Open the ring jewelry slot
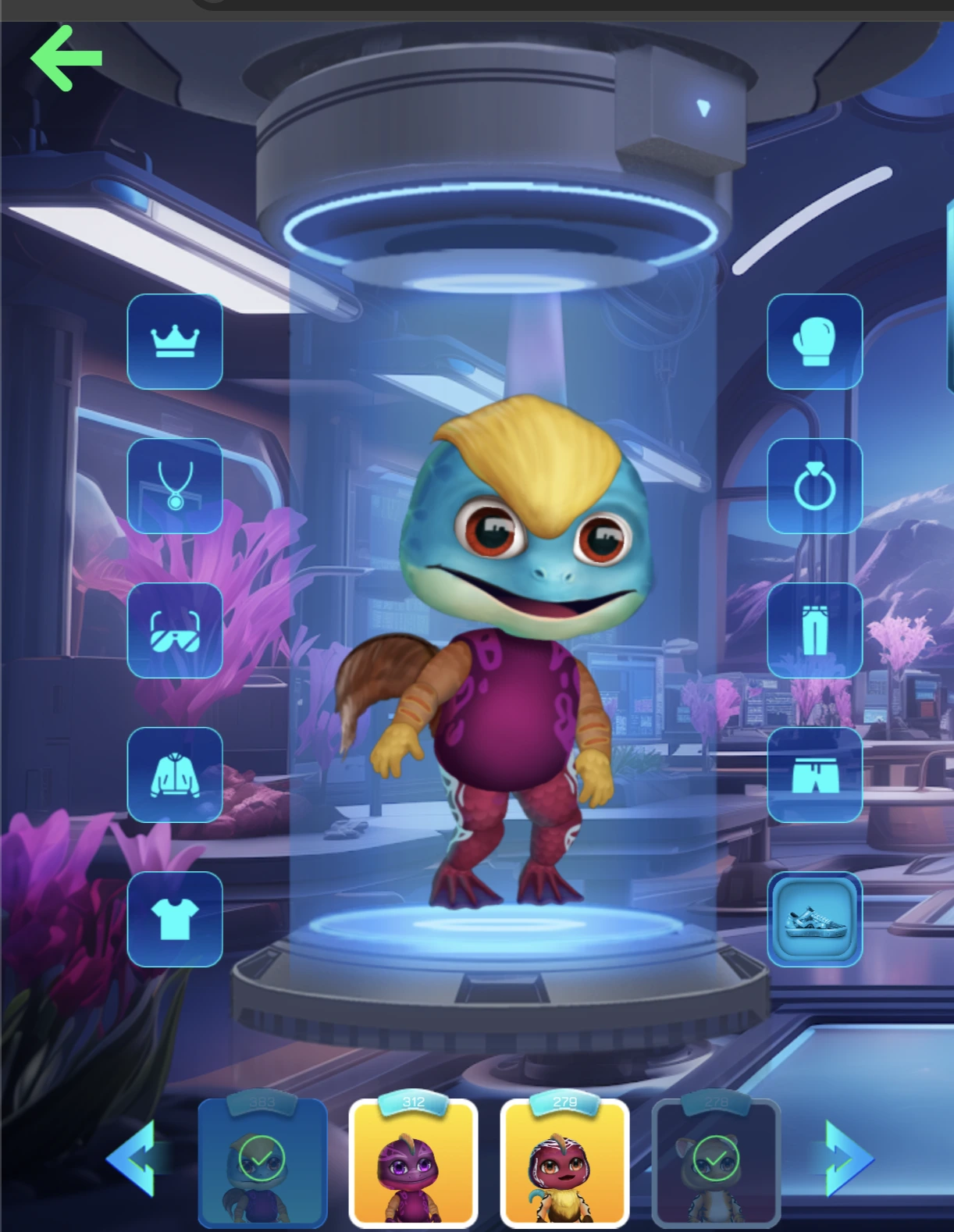The width and height of the screenshot is (954, 1232). coord(814,486)
